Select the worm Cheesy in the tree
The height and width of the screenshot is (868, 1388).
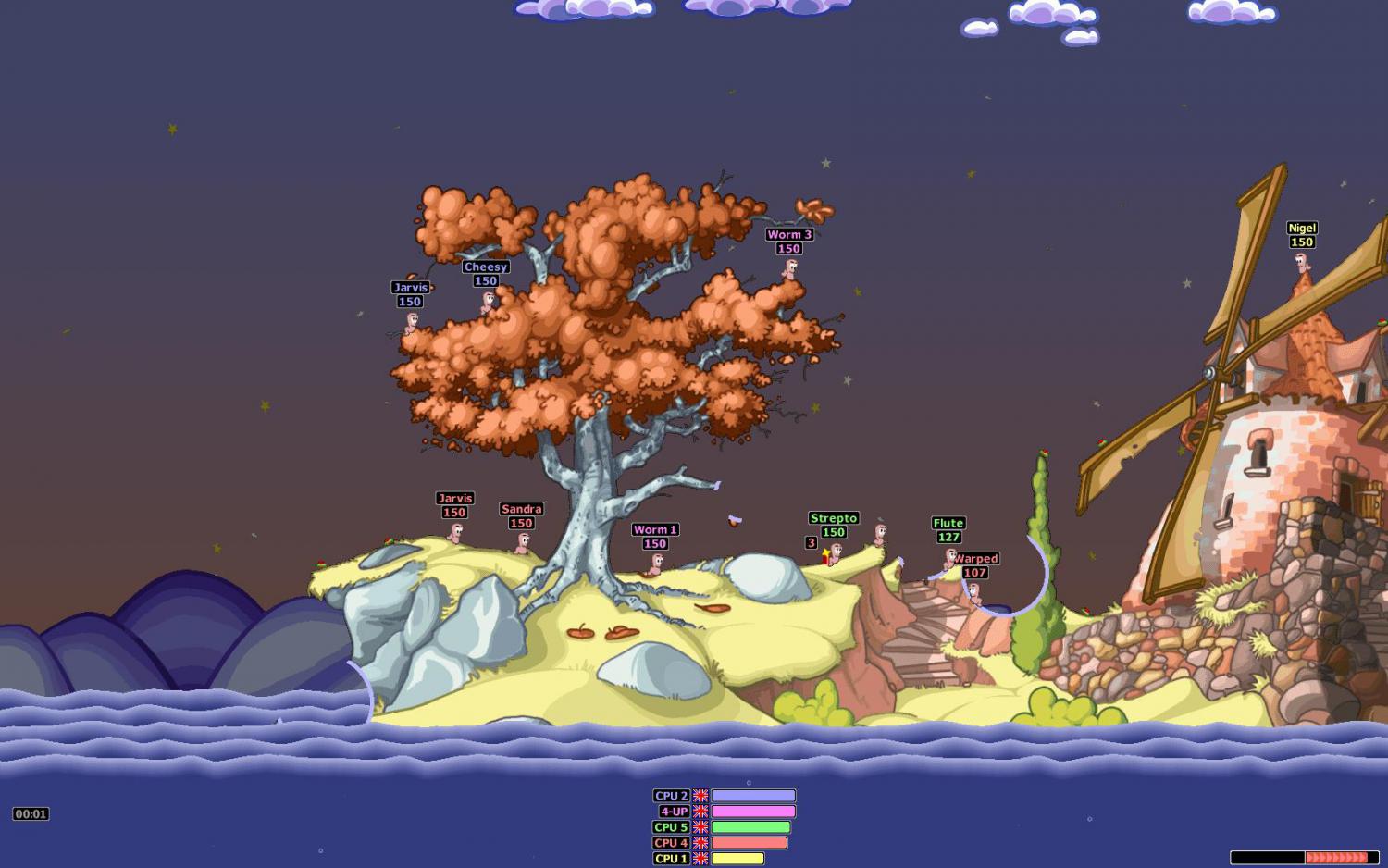(486, 301)
